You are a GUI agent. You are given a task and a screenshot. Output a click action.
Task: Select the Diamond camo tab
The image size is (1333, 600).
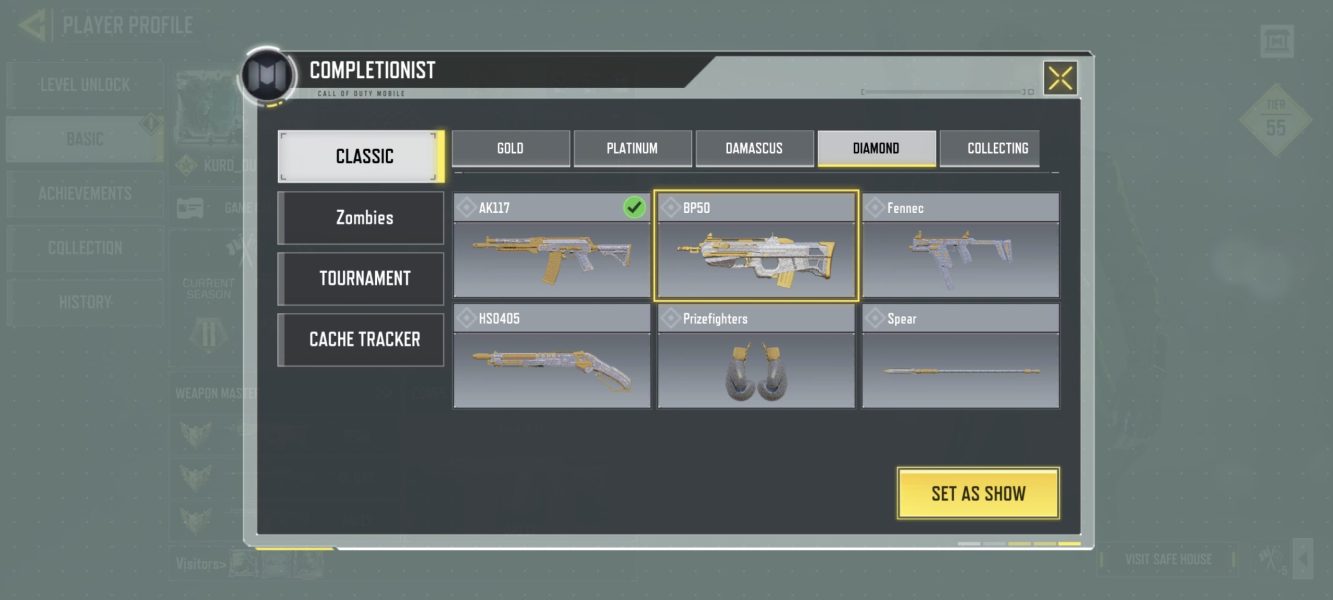click(876, 148)
